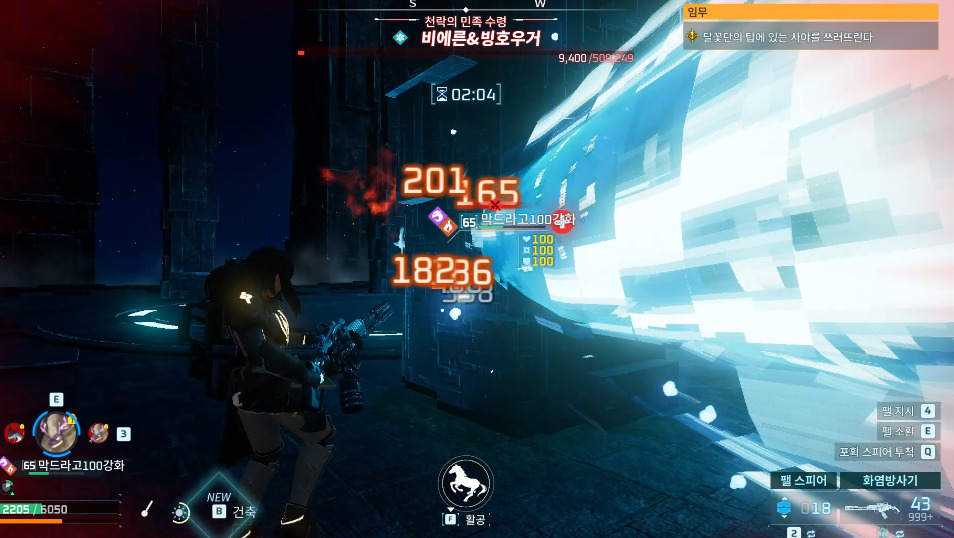The width and height of the screenshot is (954, 538).
Task: Click the 임무 mission panel header
Action: coord(810,12)
